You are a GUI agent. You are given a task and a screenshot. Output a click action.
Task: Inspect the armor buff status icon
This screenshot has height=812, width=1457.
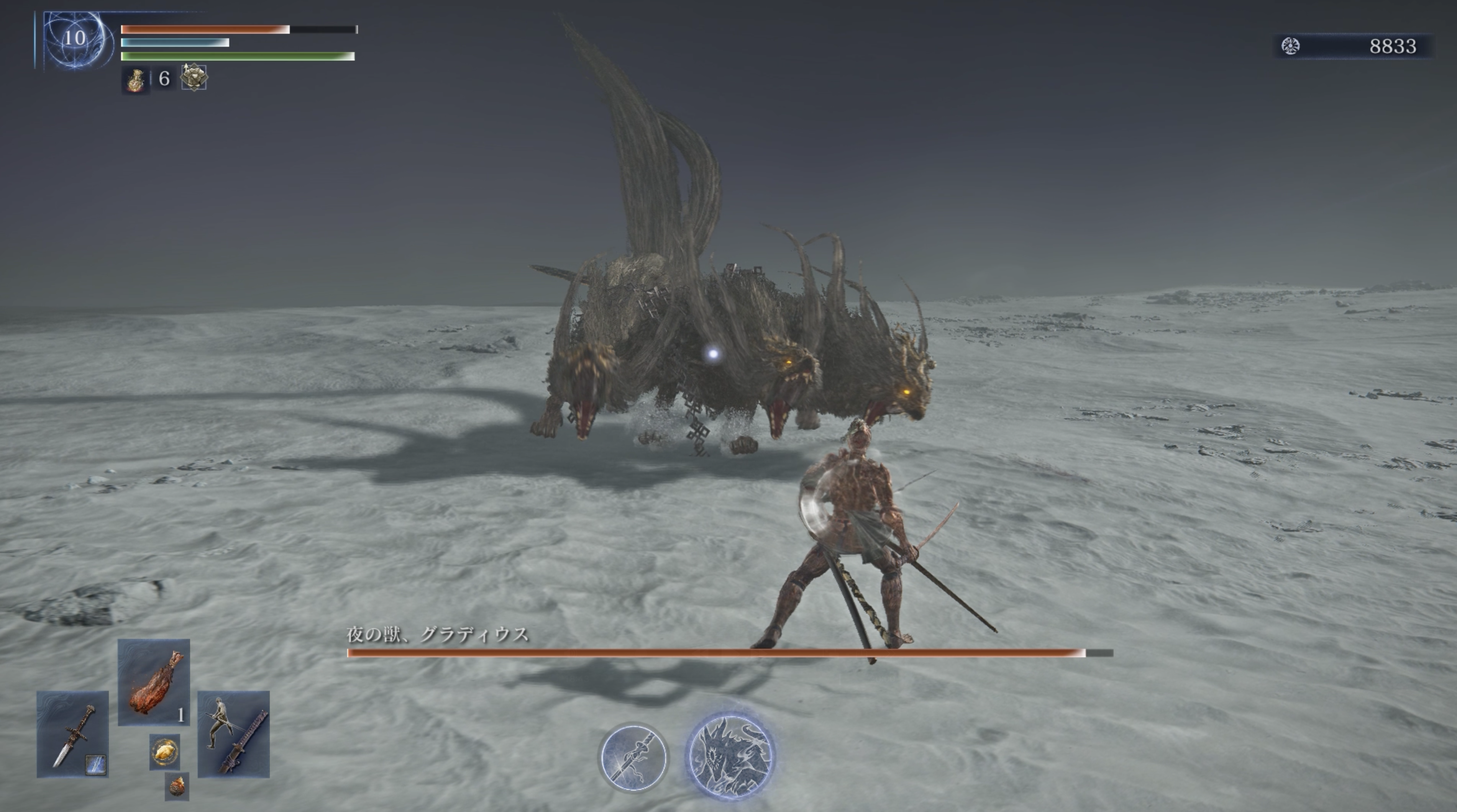[x=194, y=77]
